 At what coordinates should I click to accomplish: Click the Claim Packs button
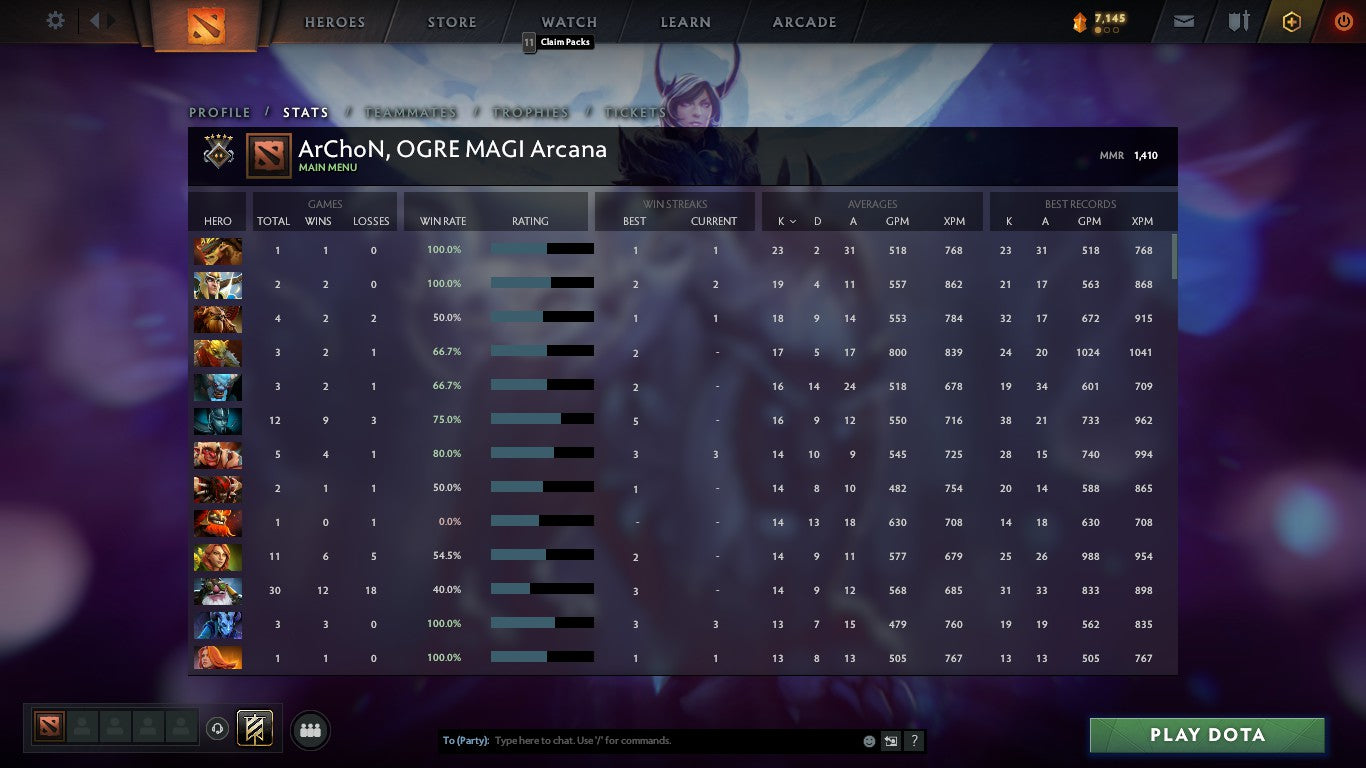(x=558, y=43)
